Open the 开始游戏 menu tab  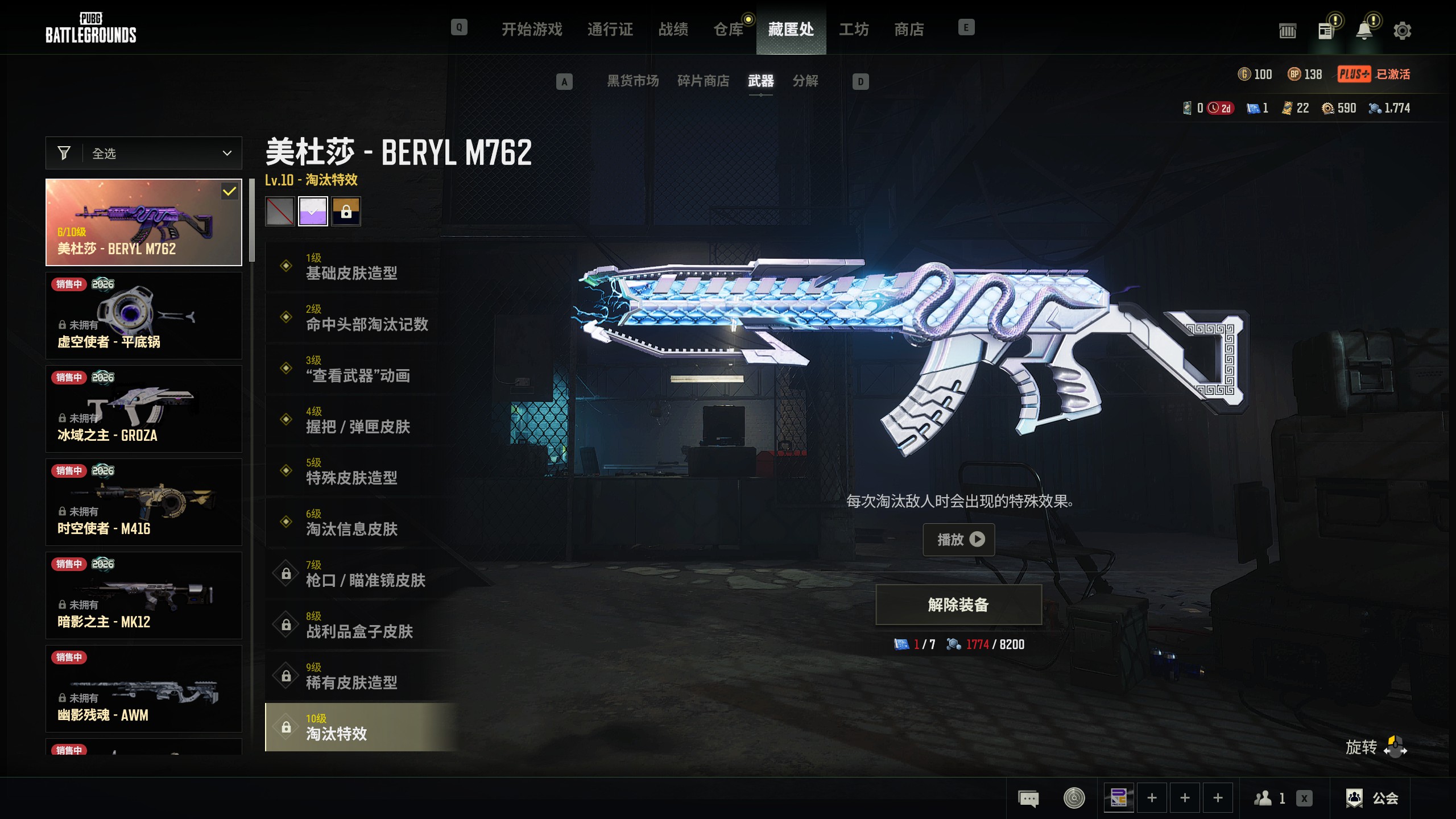(x=532, y=29)
